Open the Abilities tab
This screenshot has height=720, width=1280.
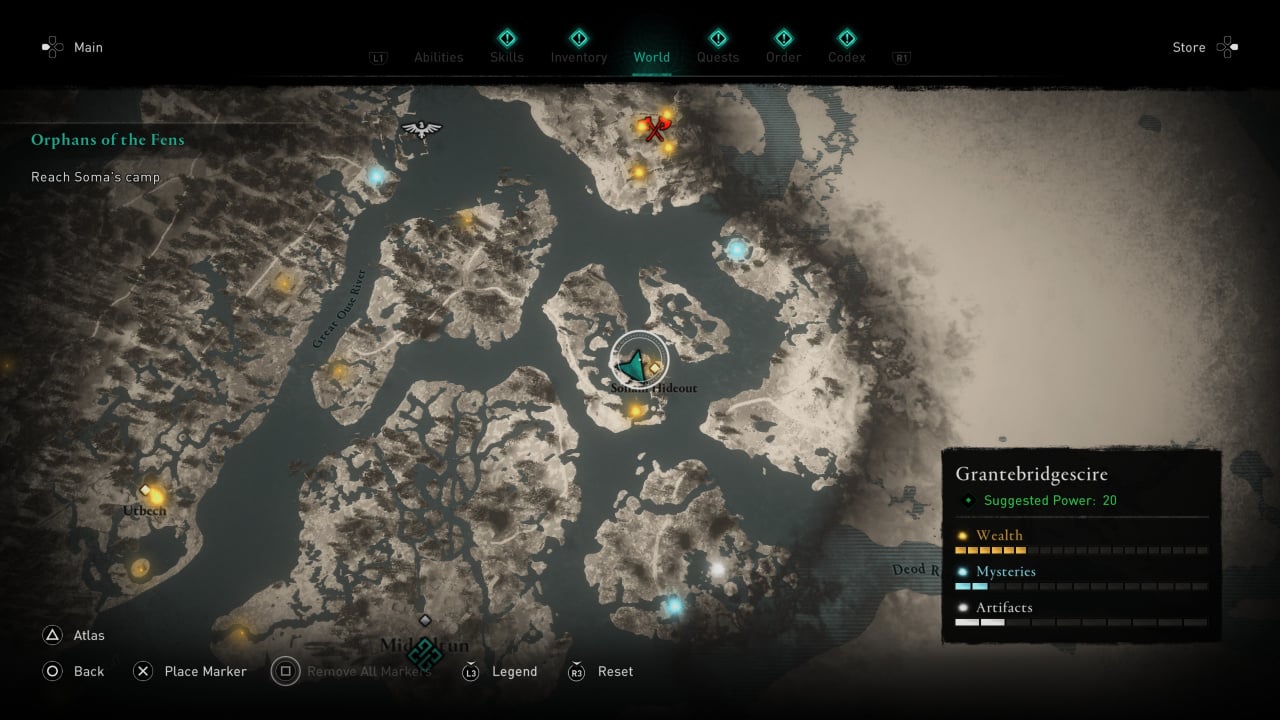pos(438,57)
